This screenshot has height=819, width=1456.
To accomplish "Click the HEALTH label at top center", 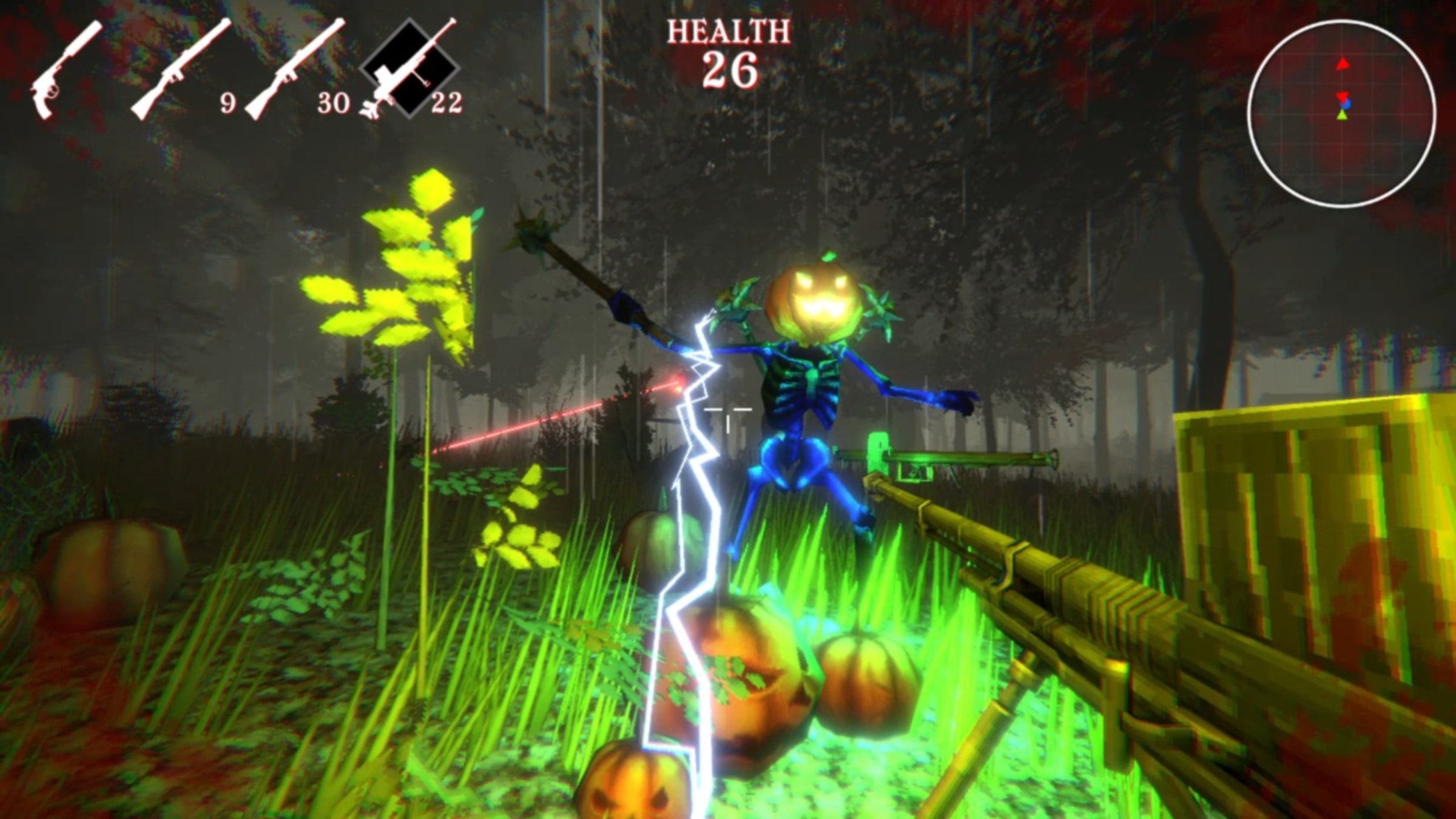I will [x=727, y=32].
